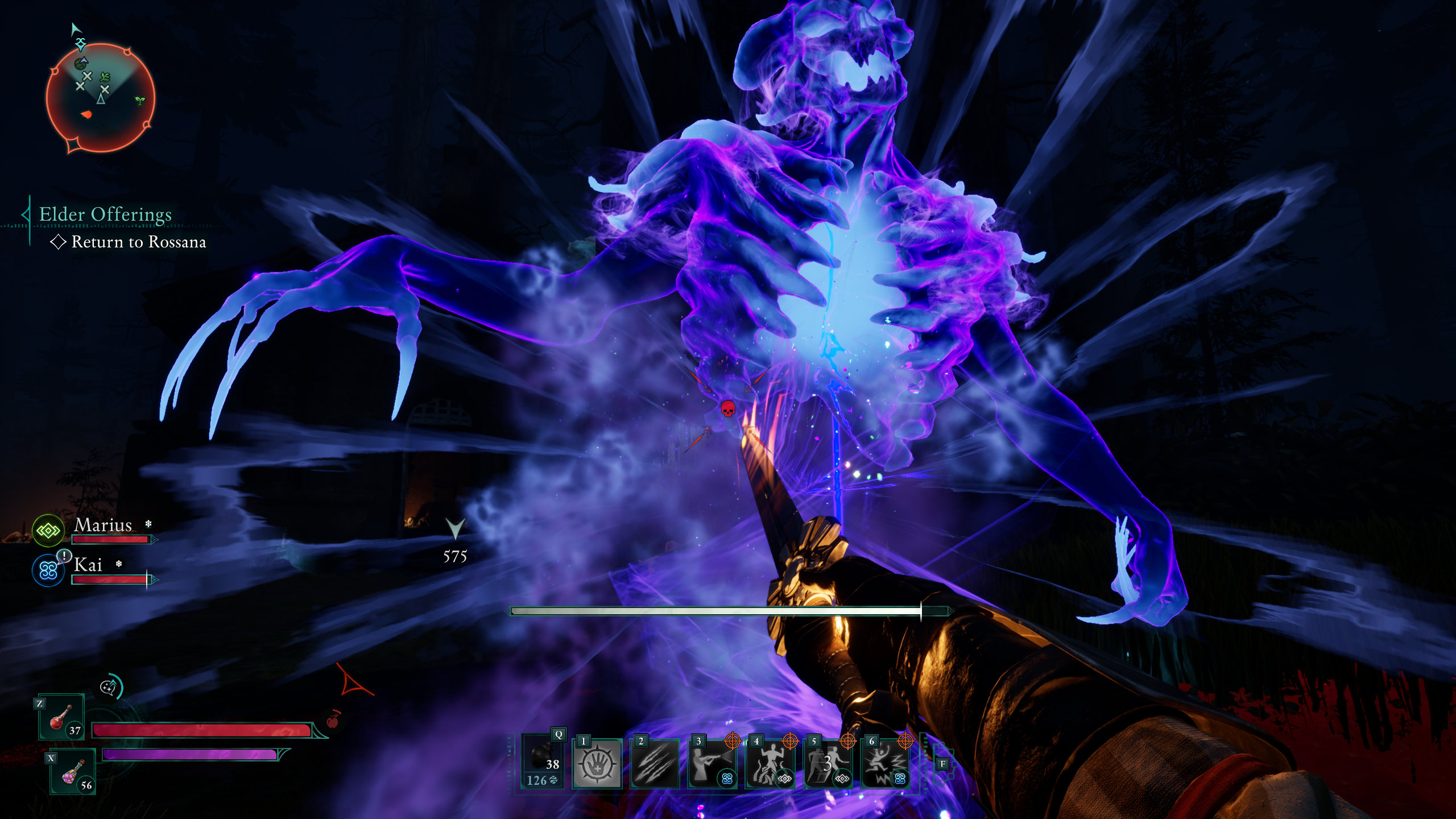This screenshot has width=1456, height=819.
Task: Select the Elder Offerings quest tracker
Action: 105,214
